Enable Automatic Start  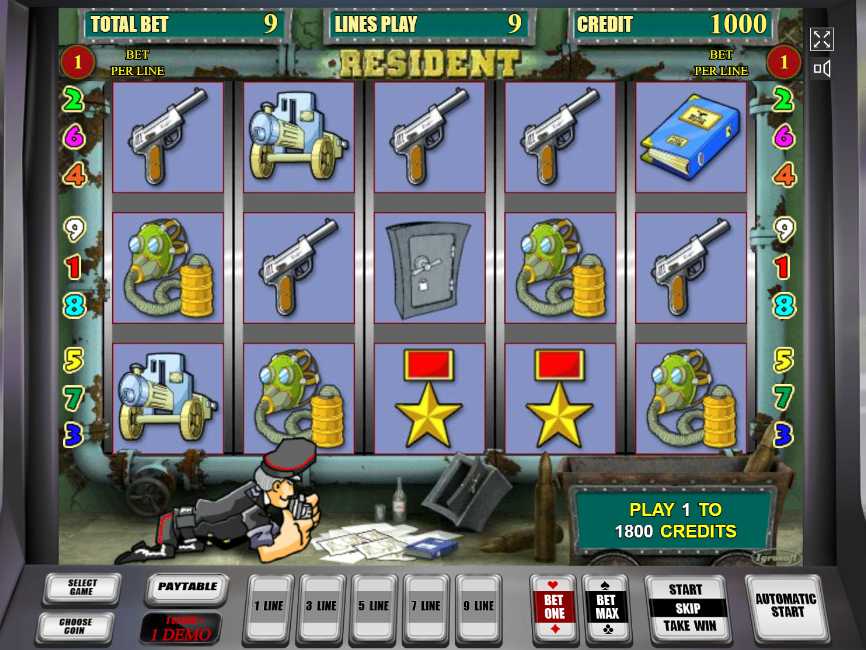click(x=787, y=606)
